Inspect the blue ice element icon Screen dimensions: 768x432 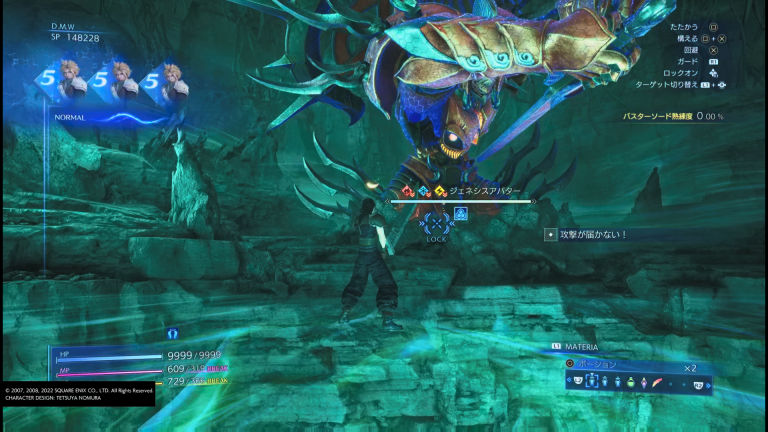[x=424, y=190]
